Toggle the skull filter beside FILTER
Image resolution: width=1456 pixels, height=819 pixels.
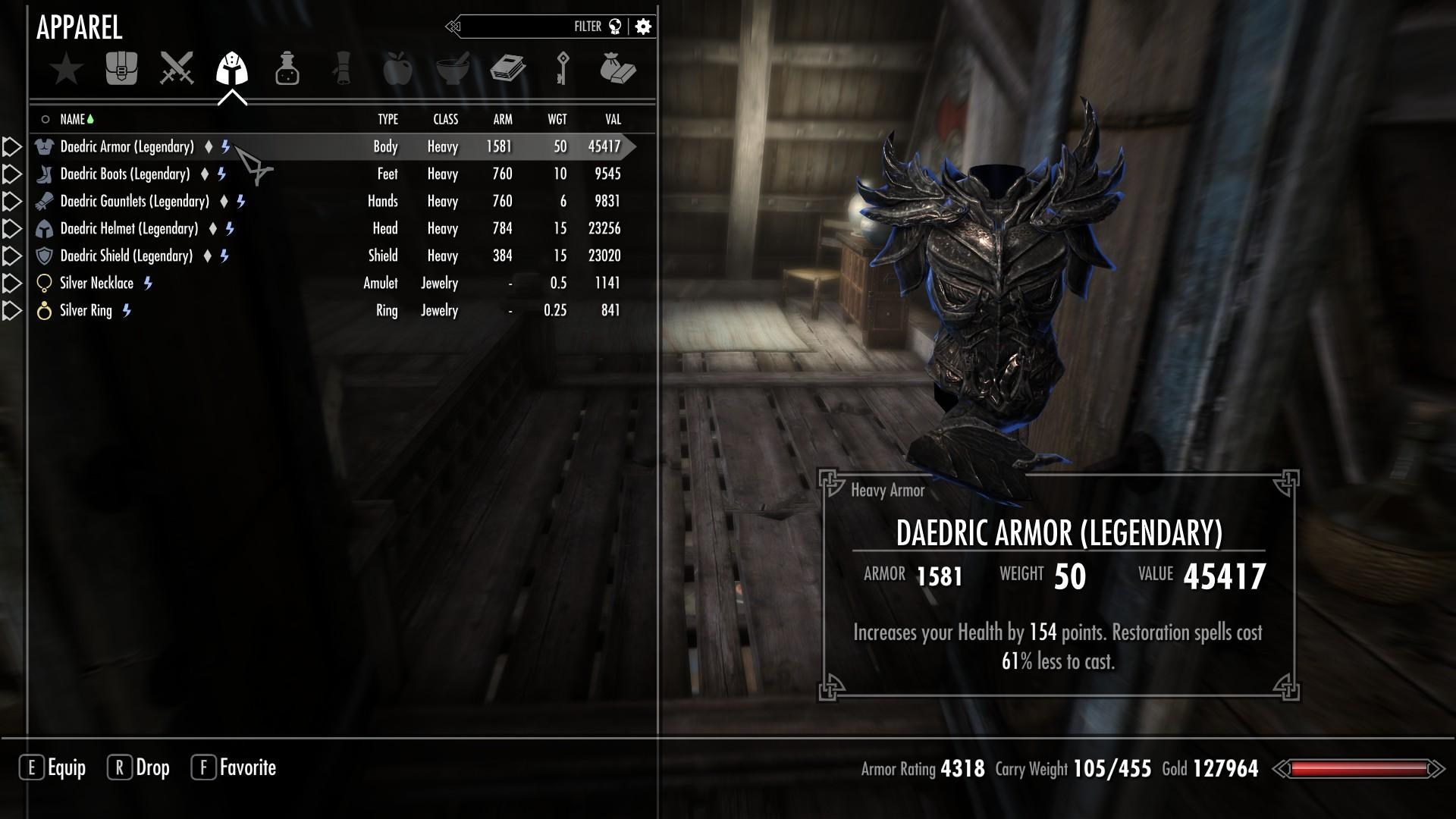coord(616,25)
